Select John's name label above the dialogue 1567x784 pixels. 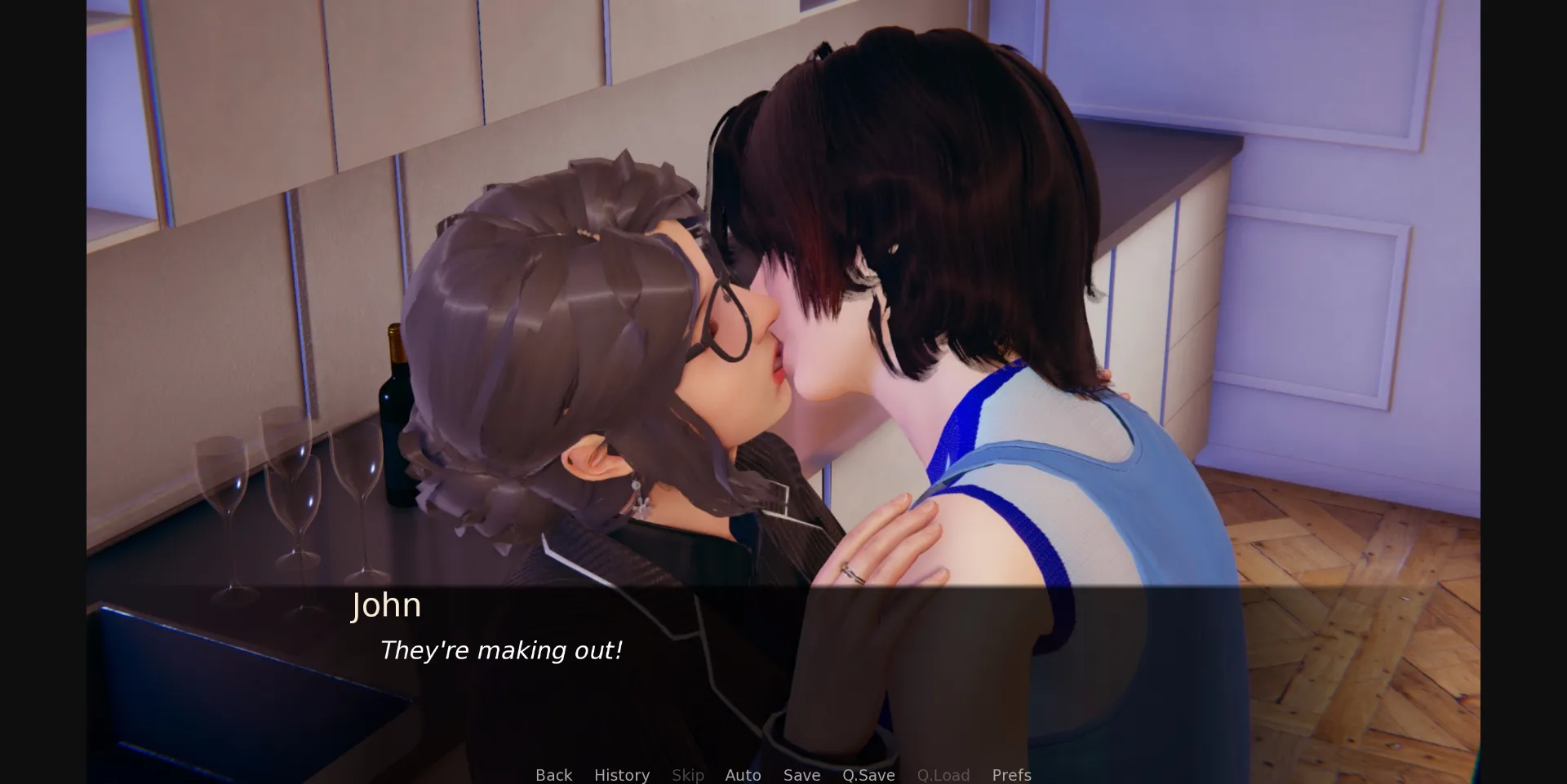coord(387,605)
